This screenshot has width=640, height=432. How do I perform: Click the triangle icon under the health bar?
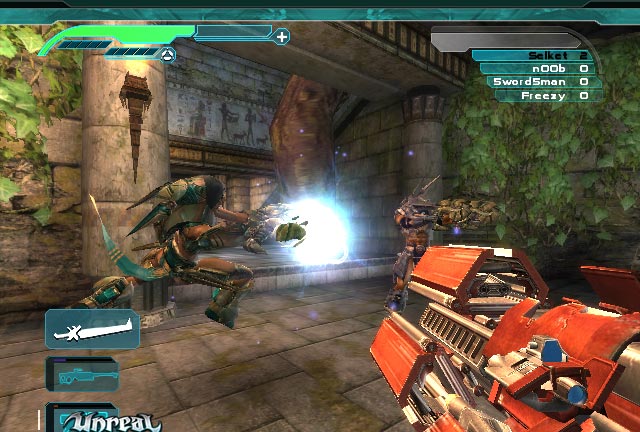(168, 54)
